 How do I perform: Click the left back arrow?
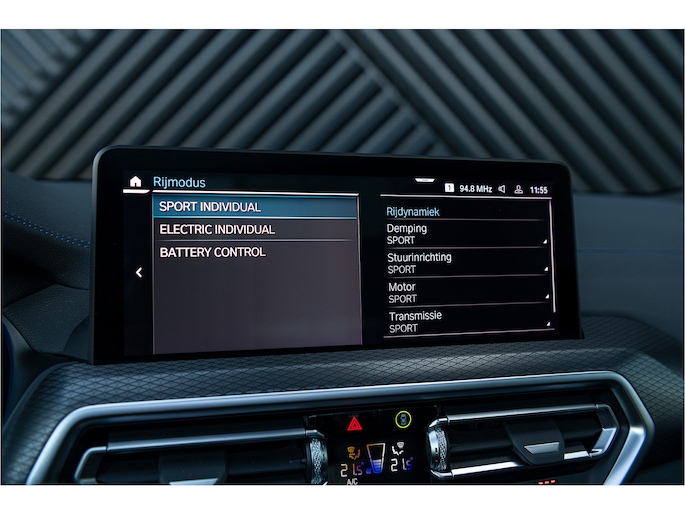tap(139, 272)
